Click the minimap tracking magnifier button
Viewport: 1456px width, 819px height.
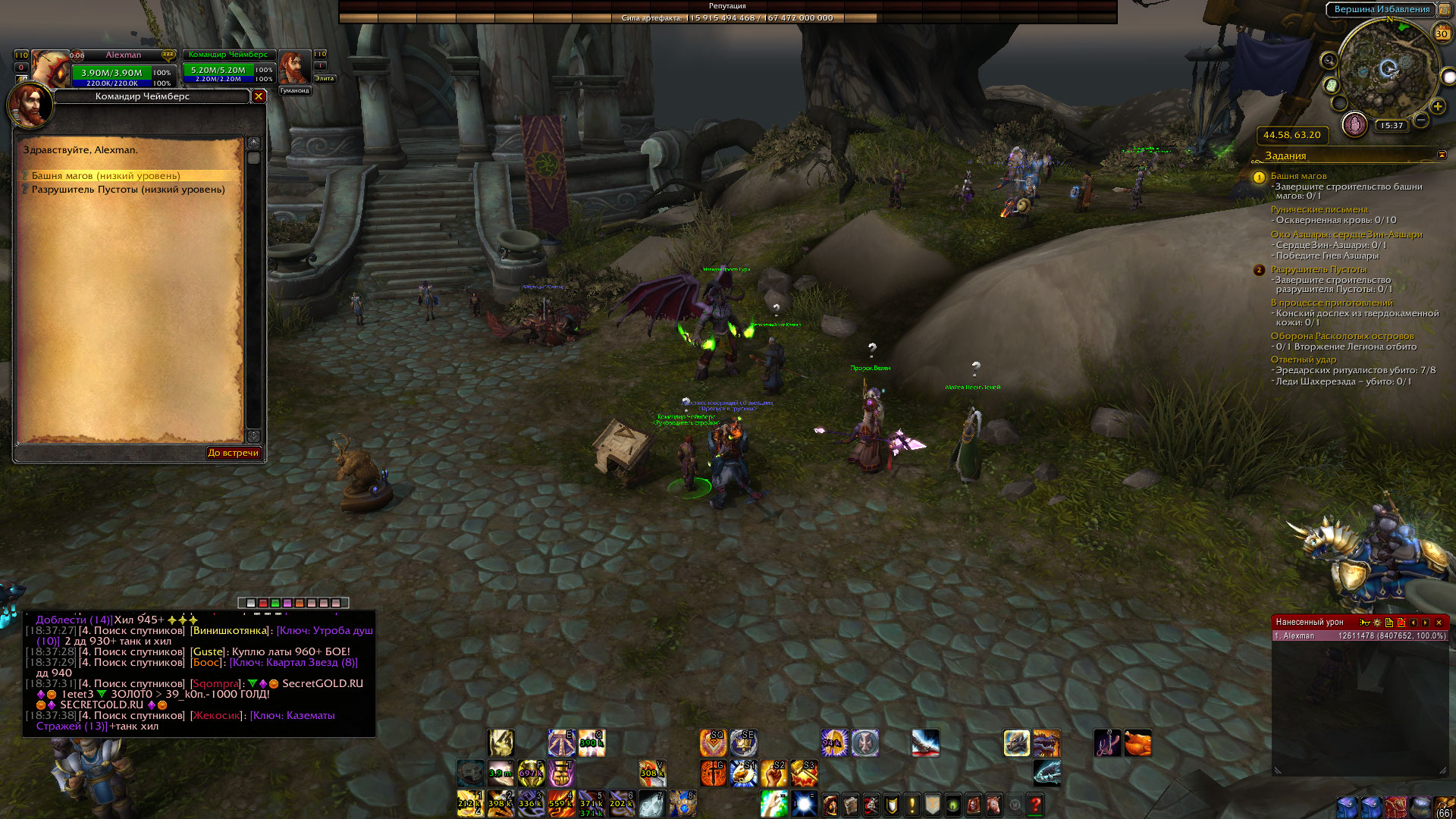[x=1329, y=61]
